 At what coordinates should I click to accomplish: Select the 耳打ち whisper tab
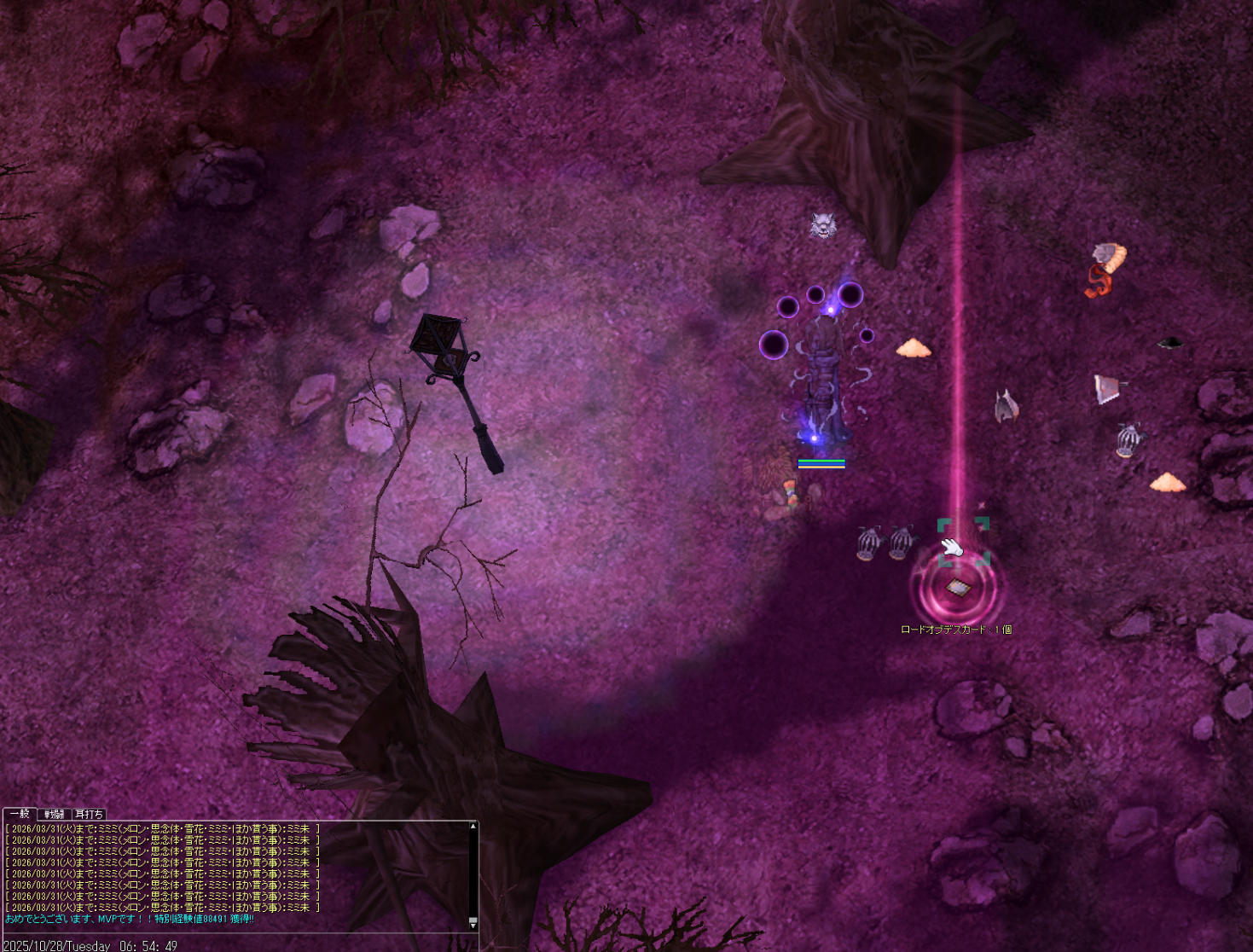[89, 814]
